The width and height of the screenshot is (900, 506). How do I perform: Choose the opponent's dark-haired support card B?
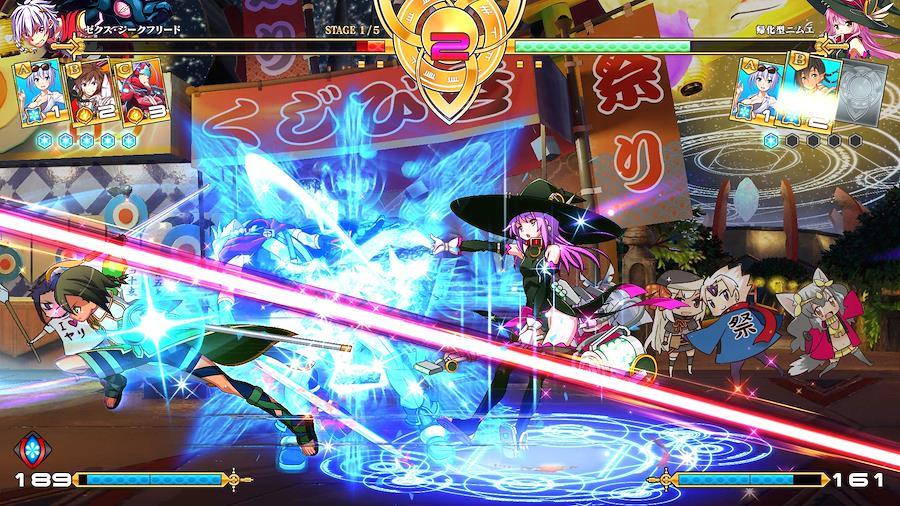(811, 92)
